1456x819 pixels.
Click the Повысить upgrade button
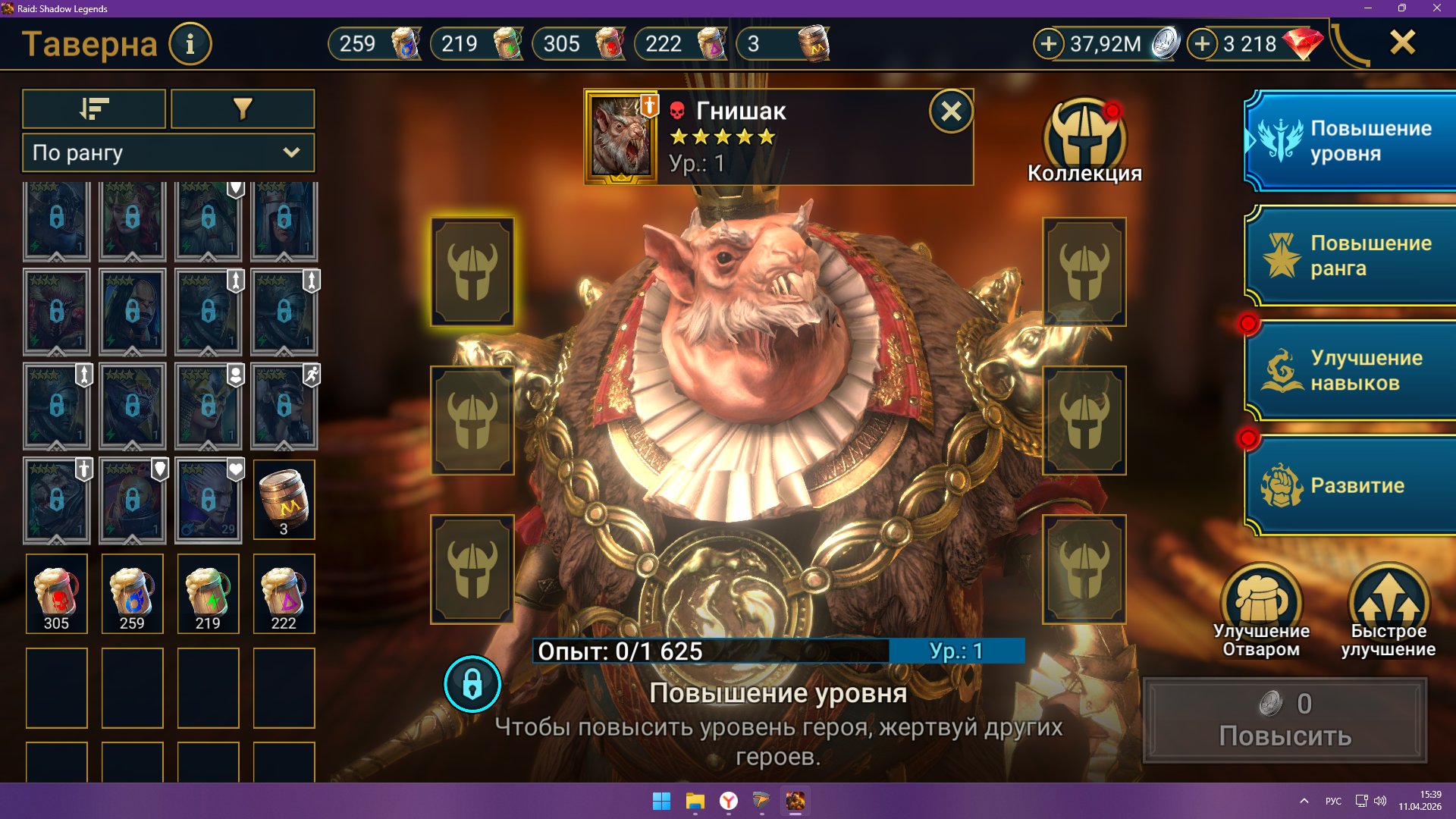point(1285,720)
